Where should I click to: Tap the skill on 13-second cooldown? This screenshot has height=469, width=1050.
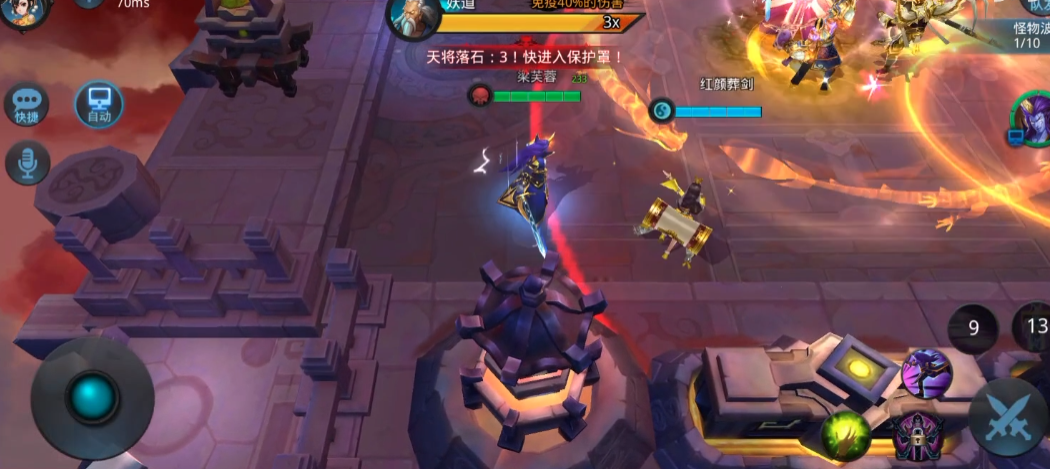coord(1034,325)
